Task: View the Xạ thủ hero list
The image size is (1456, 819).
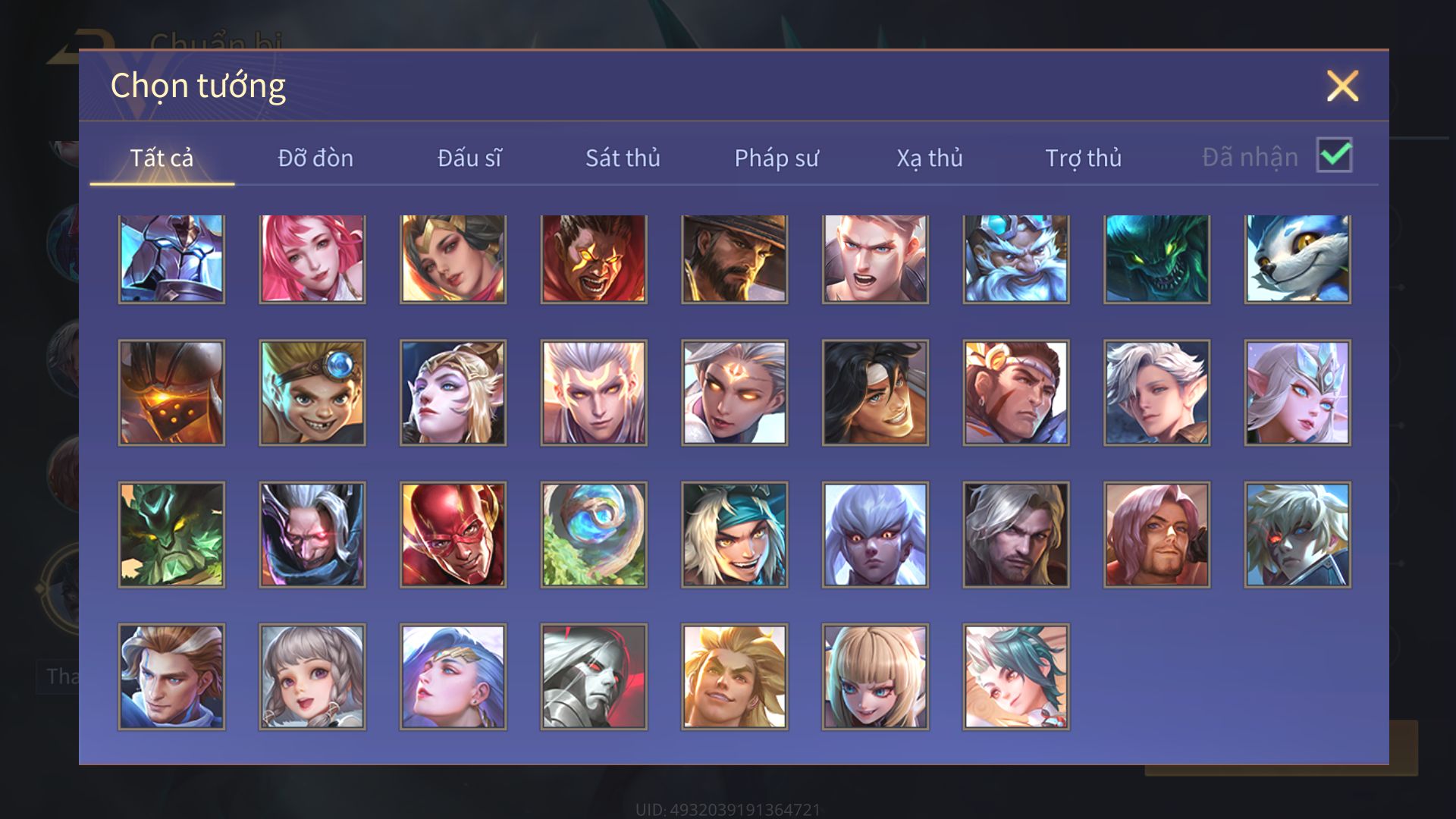Action: click(x=930, y=158)
